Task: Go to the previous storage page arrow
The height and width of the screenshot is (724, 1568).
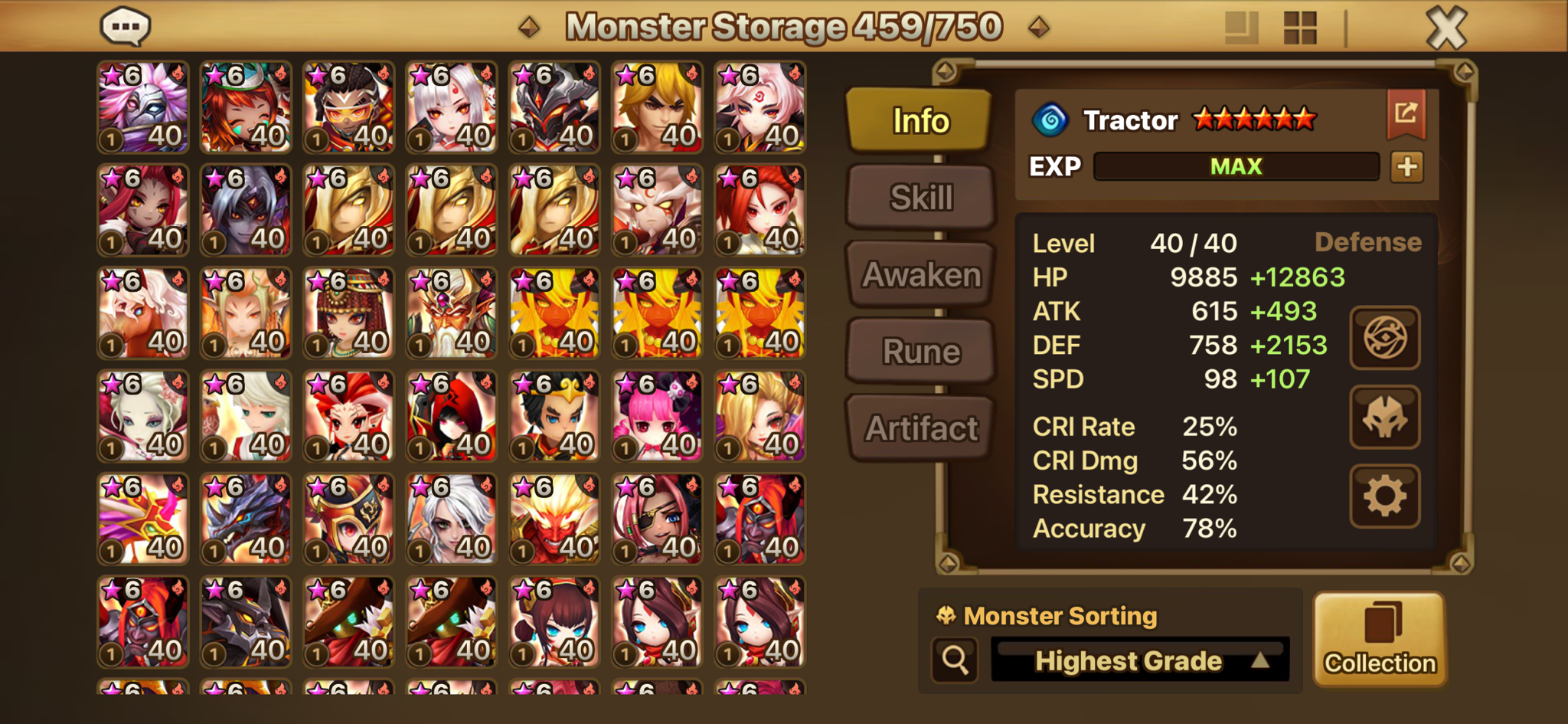Action: (x=529, y=28)
